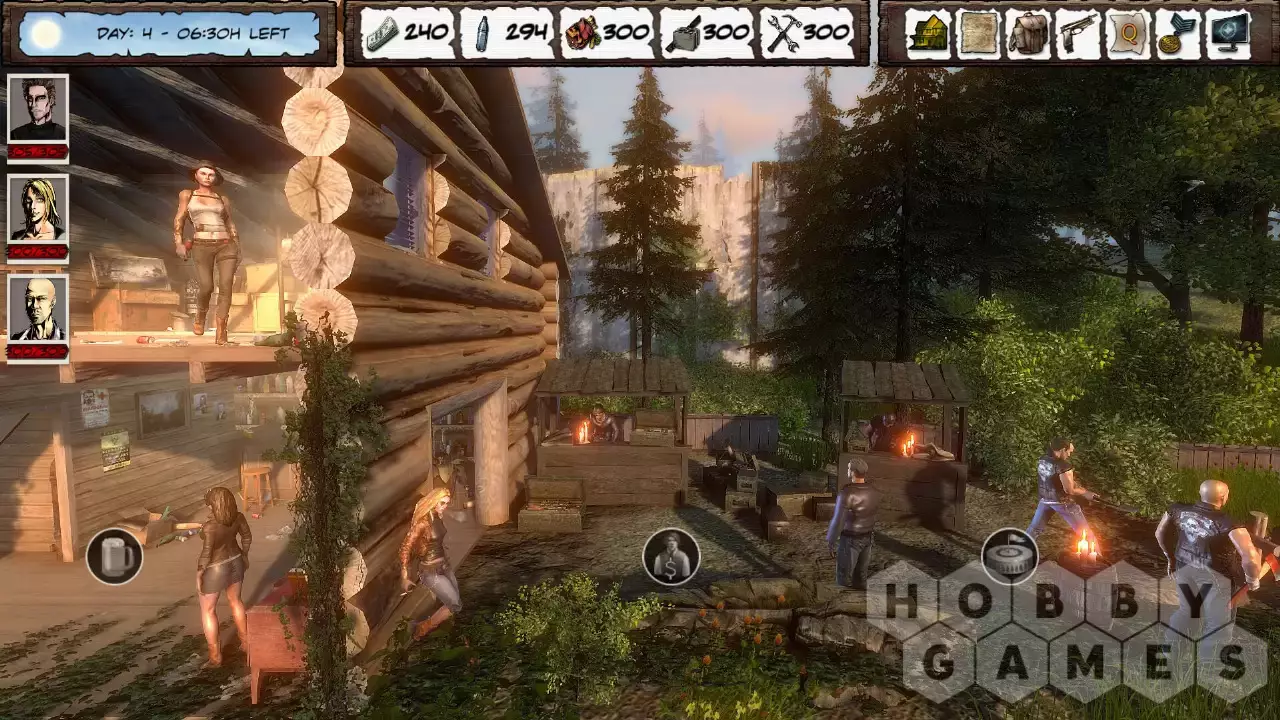The height and width of the screenshot is (720, 1280).
Task: Open the shelter house icon
Action: coord(928,34)
